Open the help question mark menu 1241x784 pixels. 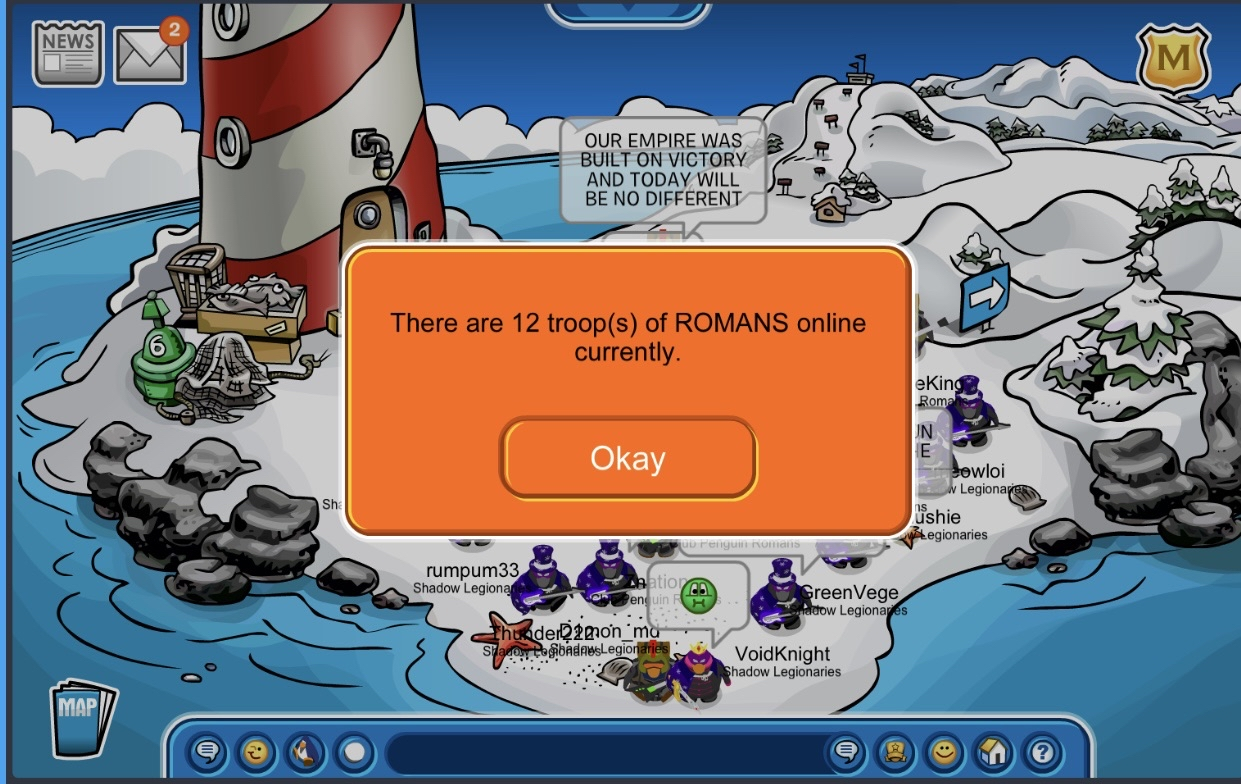(x=1041, y=750)
